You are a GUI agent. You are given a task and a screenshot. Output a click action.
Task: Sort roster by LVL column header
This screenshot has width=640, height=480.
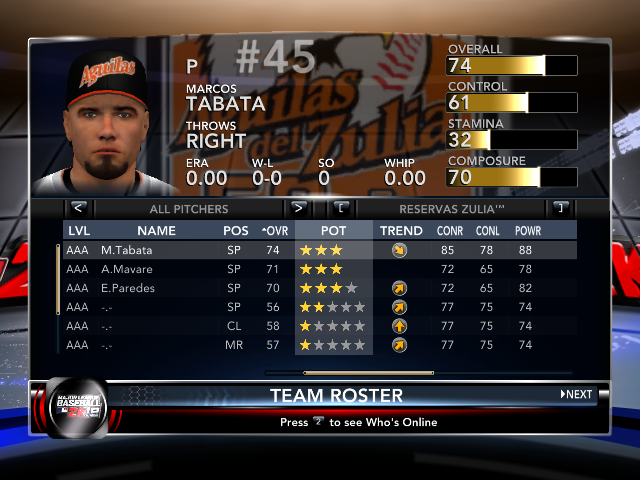click(x=78, y=231)
